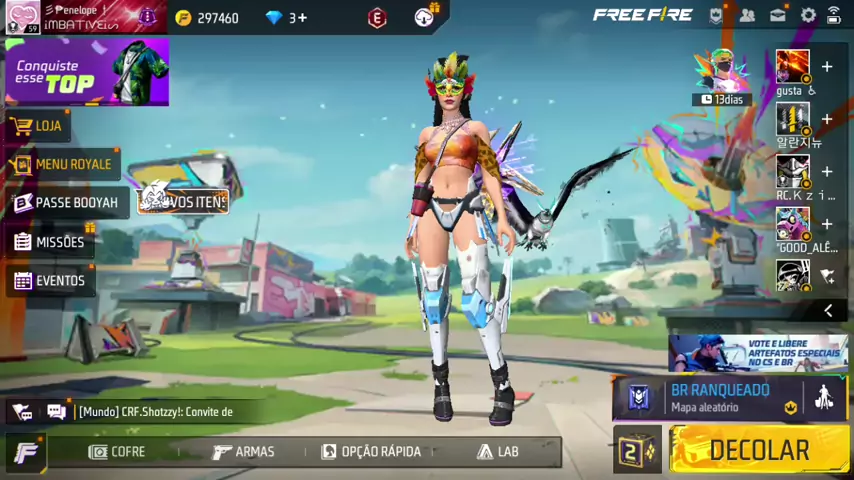Image resolution: width=854 pixels, height=480 pixels.
Task: Open the ARMAS section
Action: [243, 452]
